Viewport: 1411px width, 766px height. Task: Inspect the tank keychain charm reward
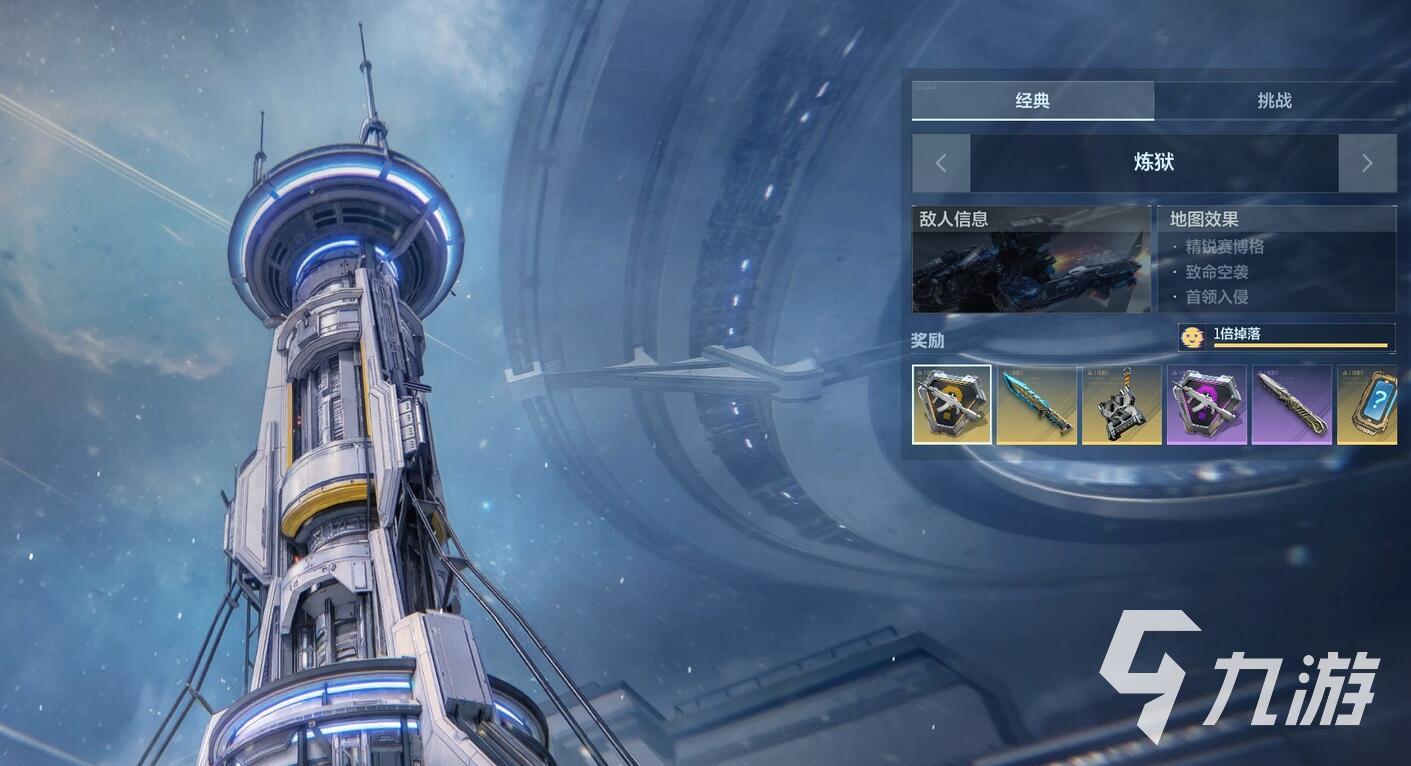click(1122, 404)
